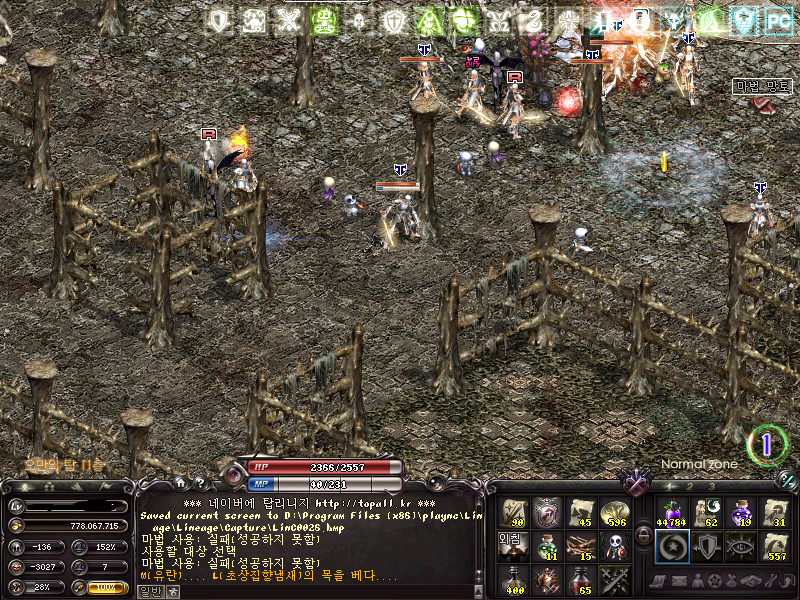Toggle the hotbar padlock button
The width and height of the screenshot is (800, 600).
(642, 534)
